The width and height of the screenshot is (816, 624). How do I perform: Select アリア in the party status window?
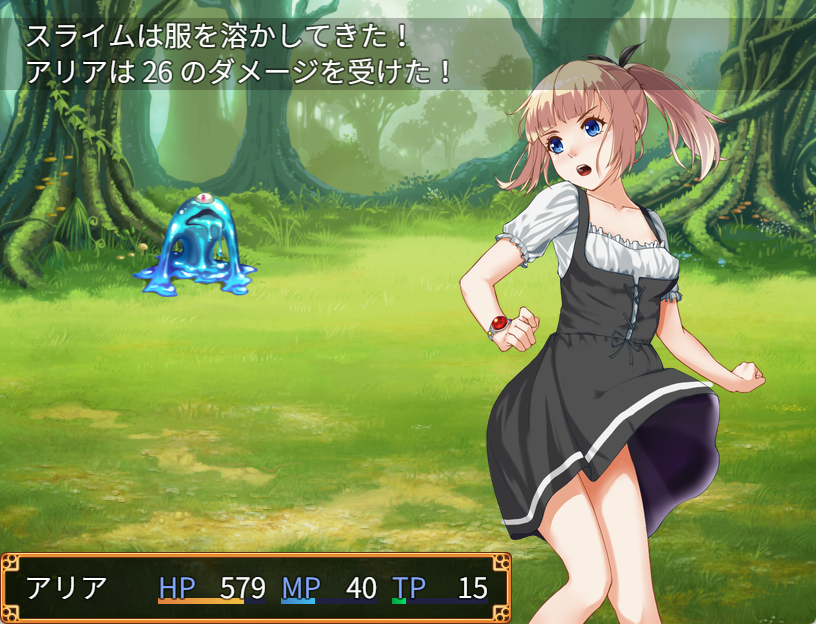coord(66,587)
